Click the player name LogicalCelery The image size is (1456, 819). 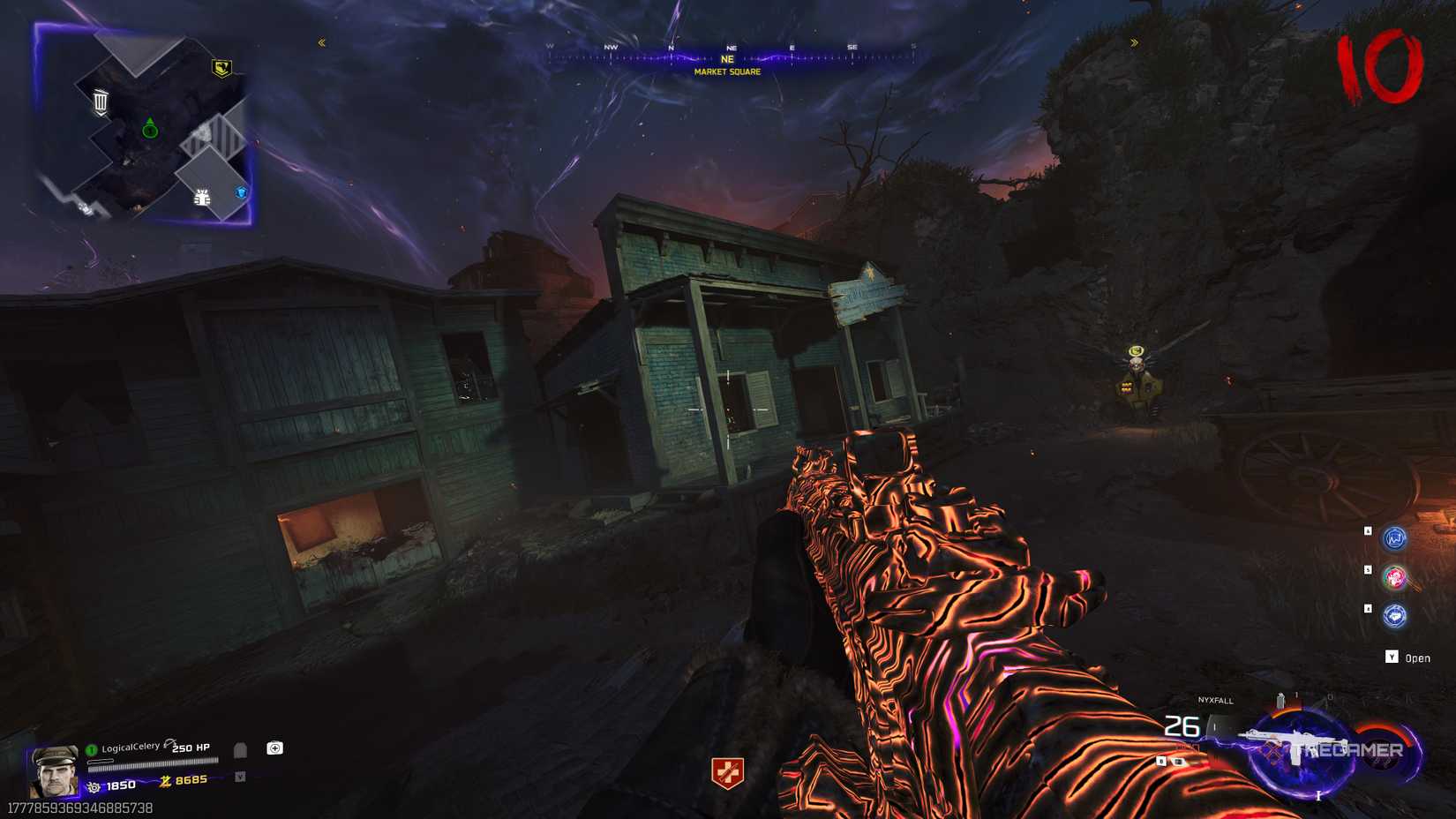tap(131, 747)
